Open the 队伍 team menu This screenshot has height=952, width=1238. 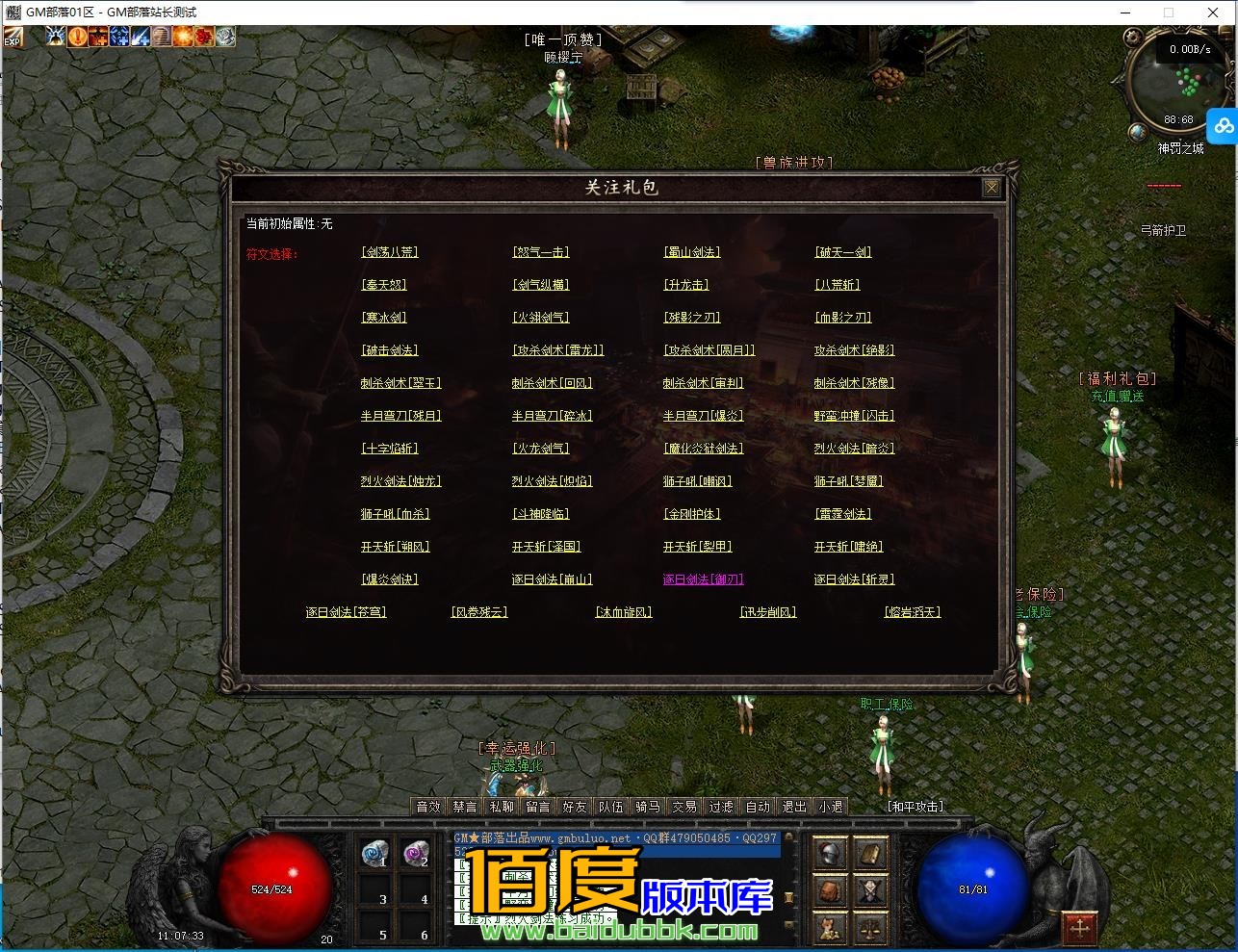pyautogui.click(x=610, y=807)
